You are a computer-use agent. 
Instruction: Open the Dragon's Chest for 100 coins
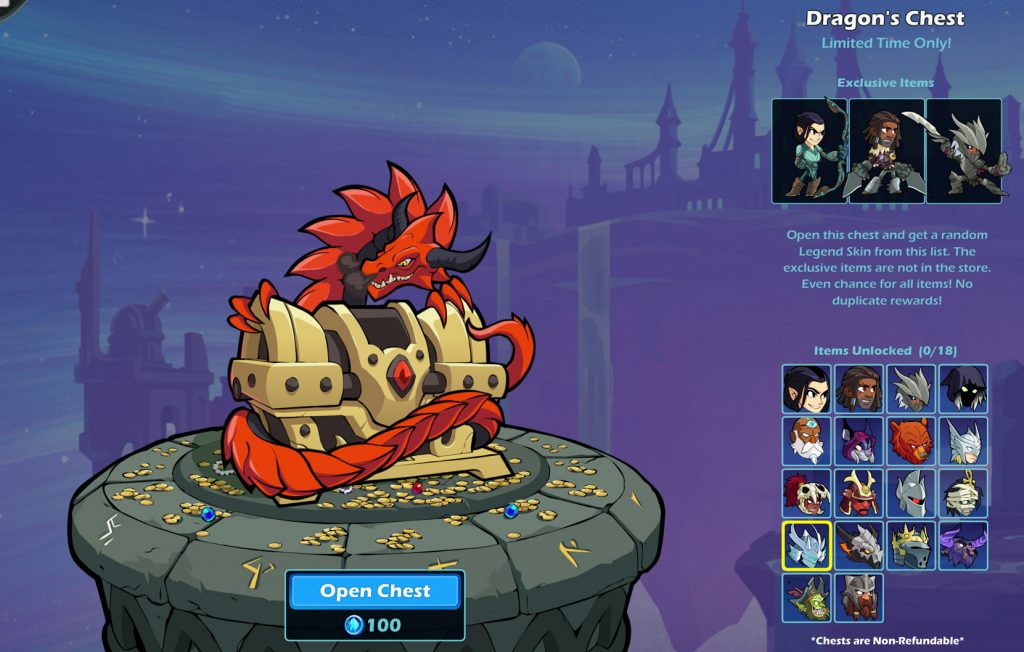[x=375, y=591]
